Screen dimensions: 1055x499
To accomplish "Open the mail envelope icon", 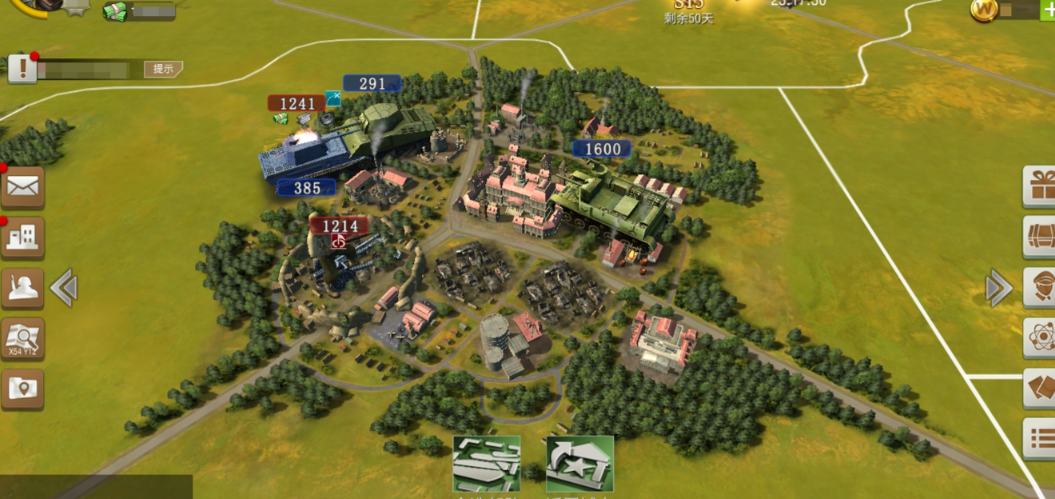I will [x=22, y=186].
